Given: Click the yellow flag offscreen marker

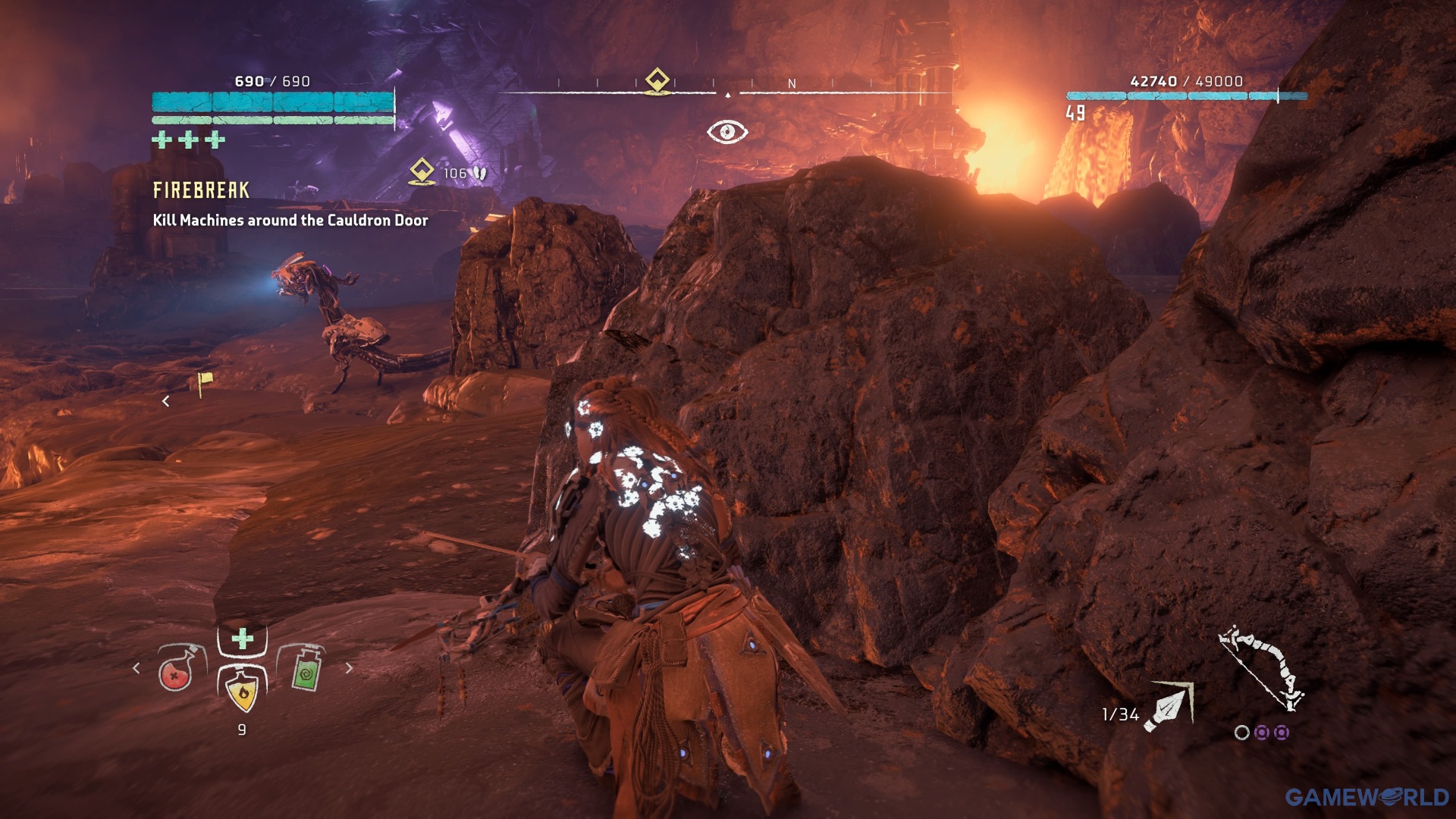Looking at the screenshot, I should click(x=203, y=383).
